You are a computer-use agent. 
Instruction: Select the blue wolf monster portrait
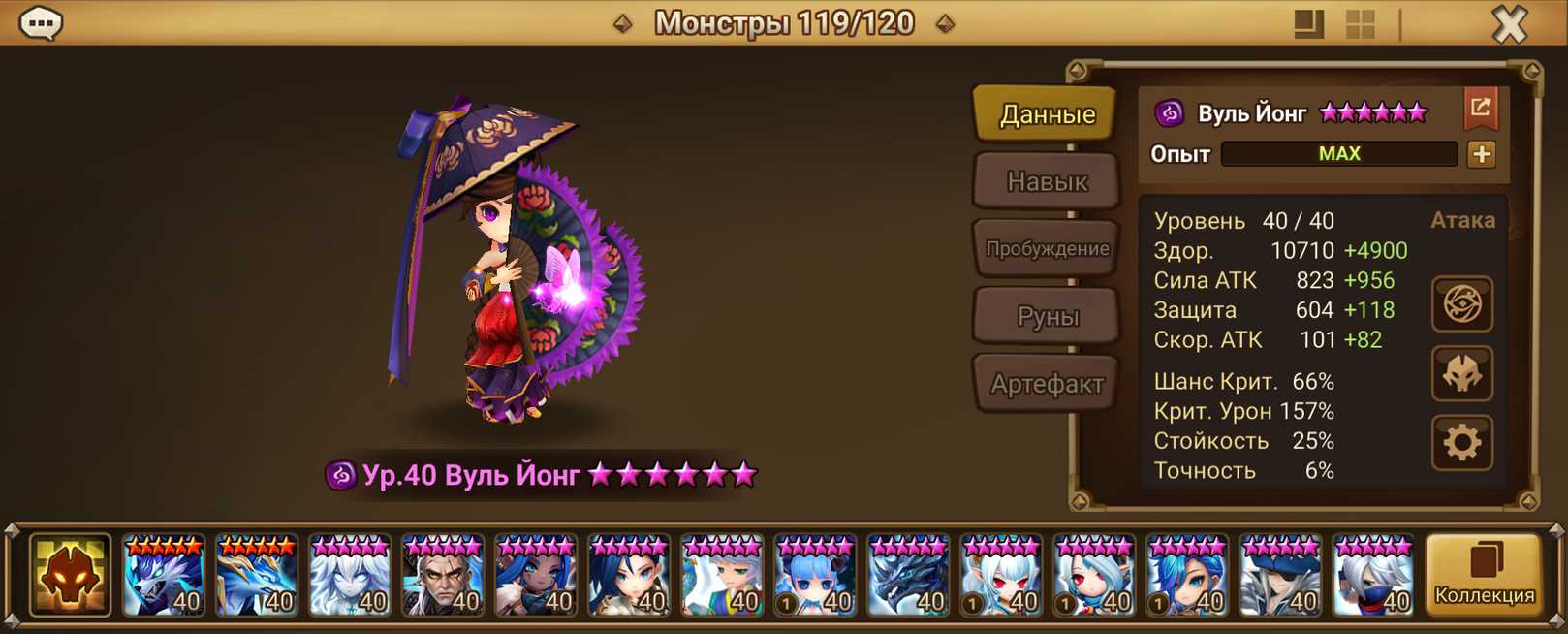tap(163, 576)
